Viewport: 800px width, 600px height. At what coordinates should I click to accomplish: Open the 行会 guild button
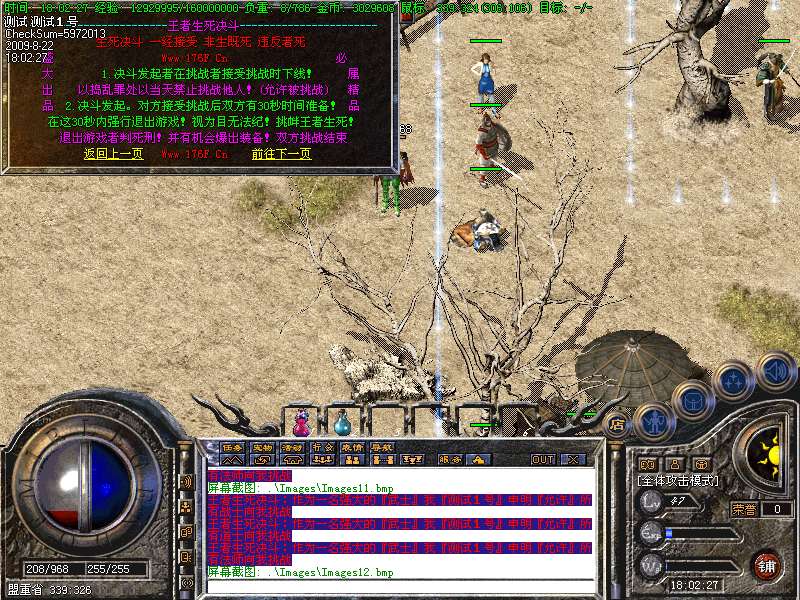point(322,447)
